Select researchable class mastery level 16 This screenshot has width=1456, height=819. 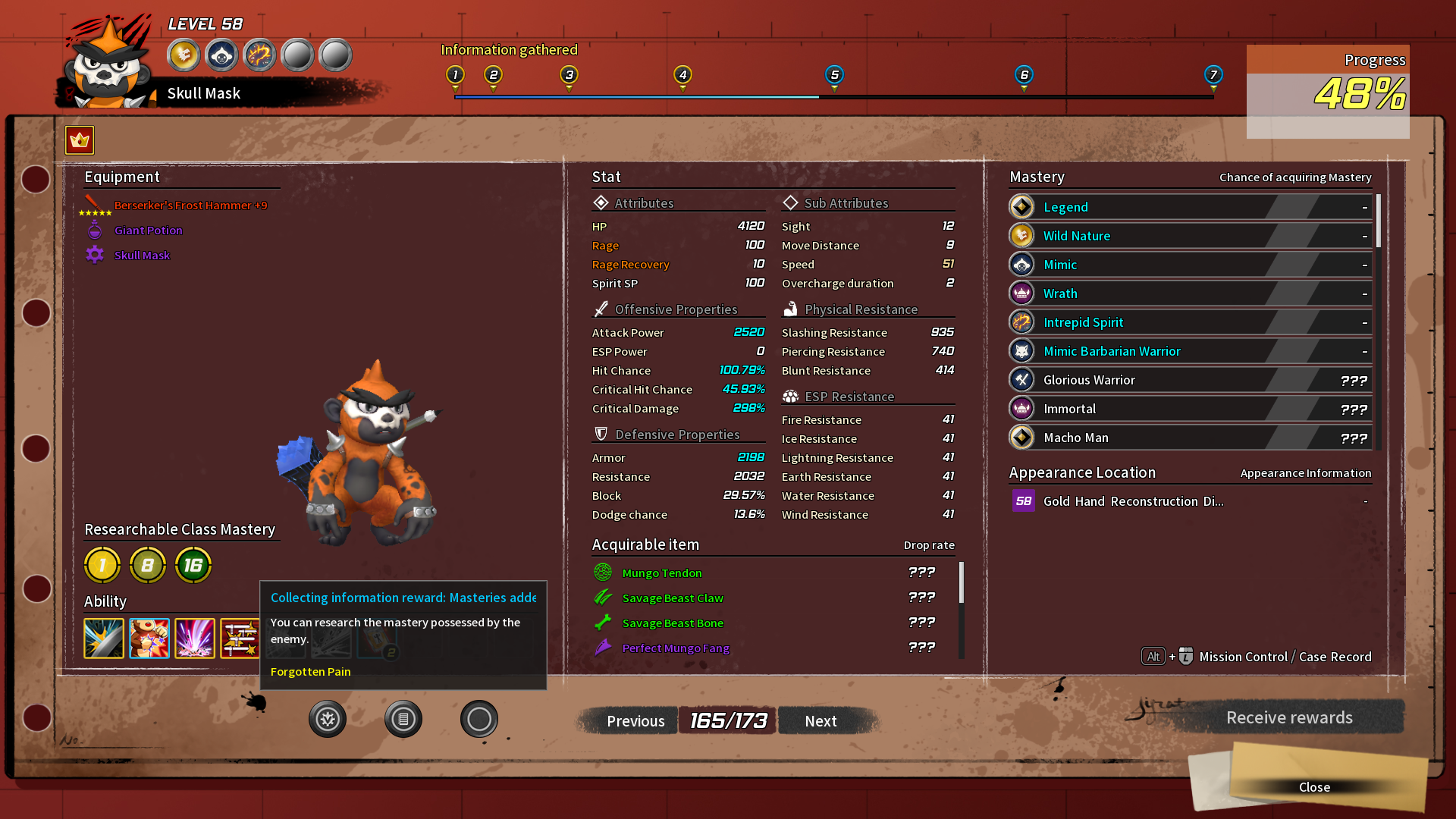click(x=193, y=565)
